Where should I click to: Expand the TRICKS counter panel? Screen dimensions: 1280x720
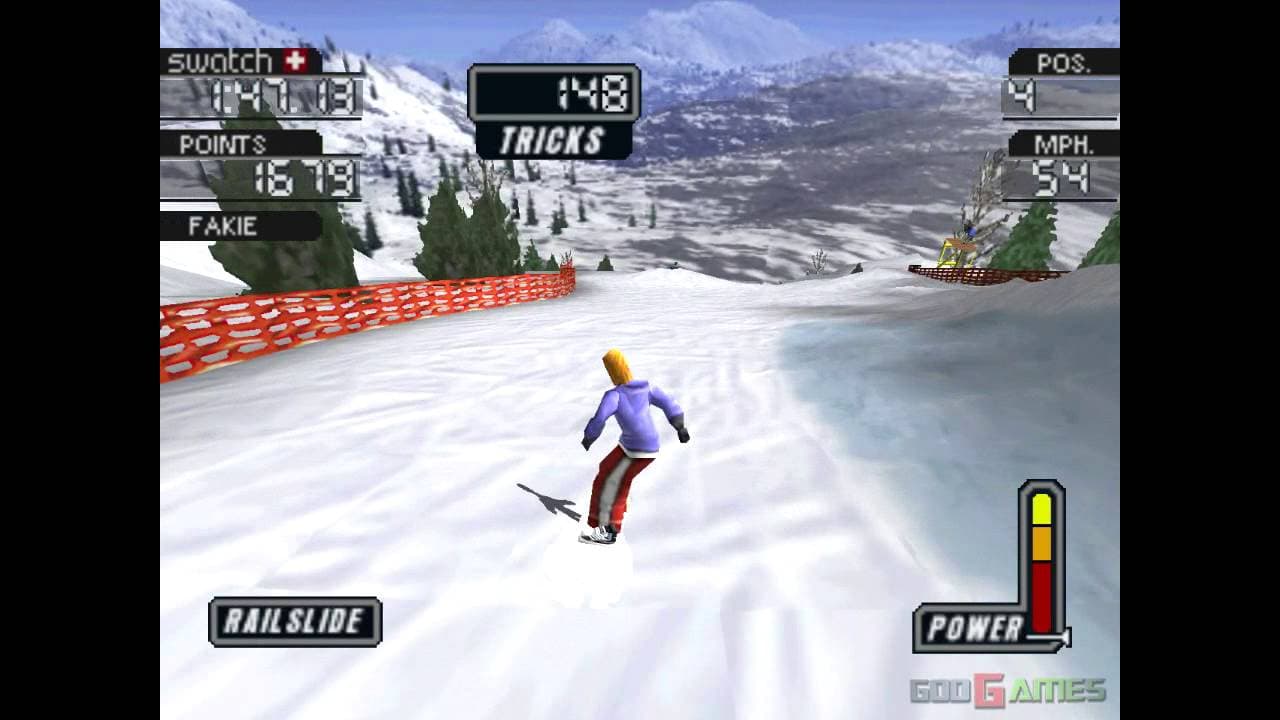pos(554,110)
